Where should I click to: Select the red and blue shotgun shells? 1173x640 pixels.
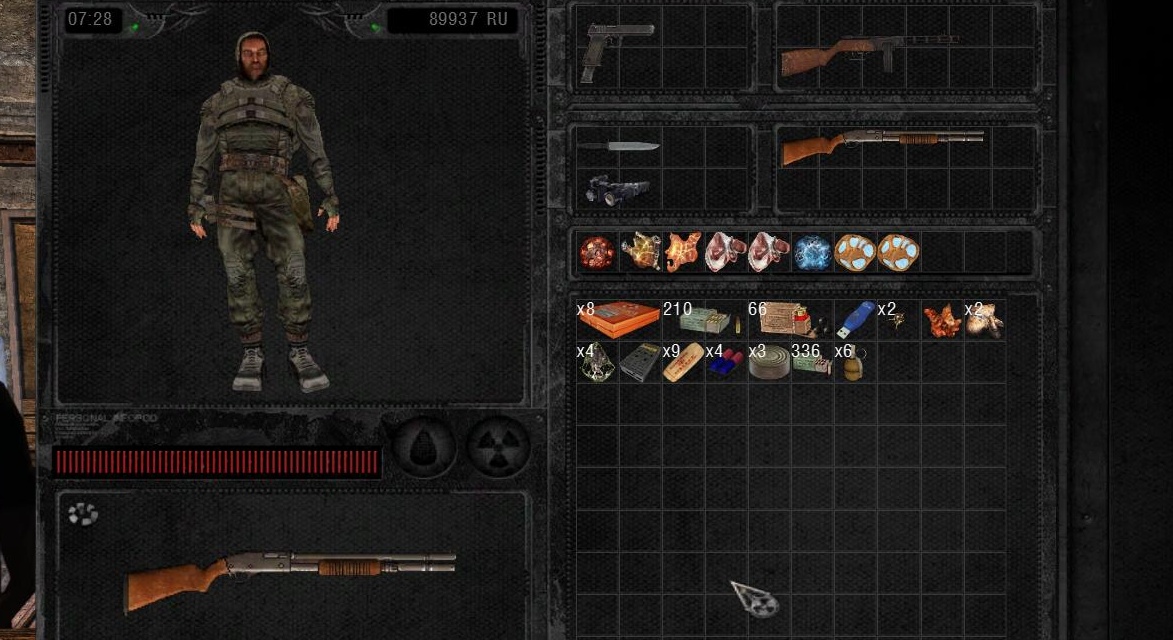[725, 363]
